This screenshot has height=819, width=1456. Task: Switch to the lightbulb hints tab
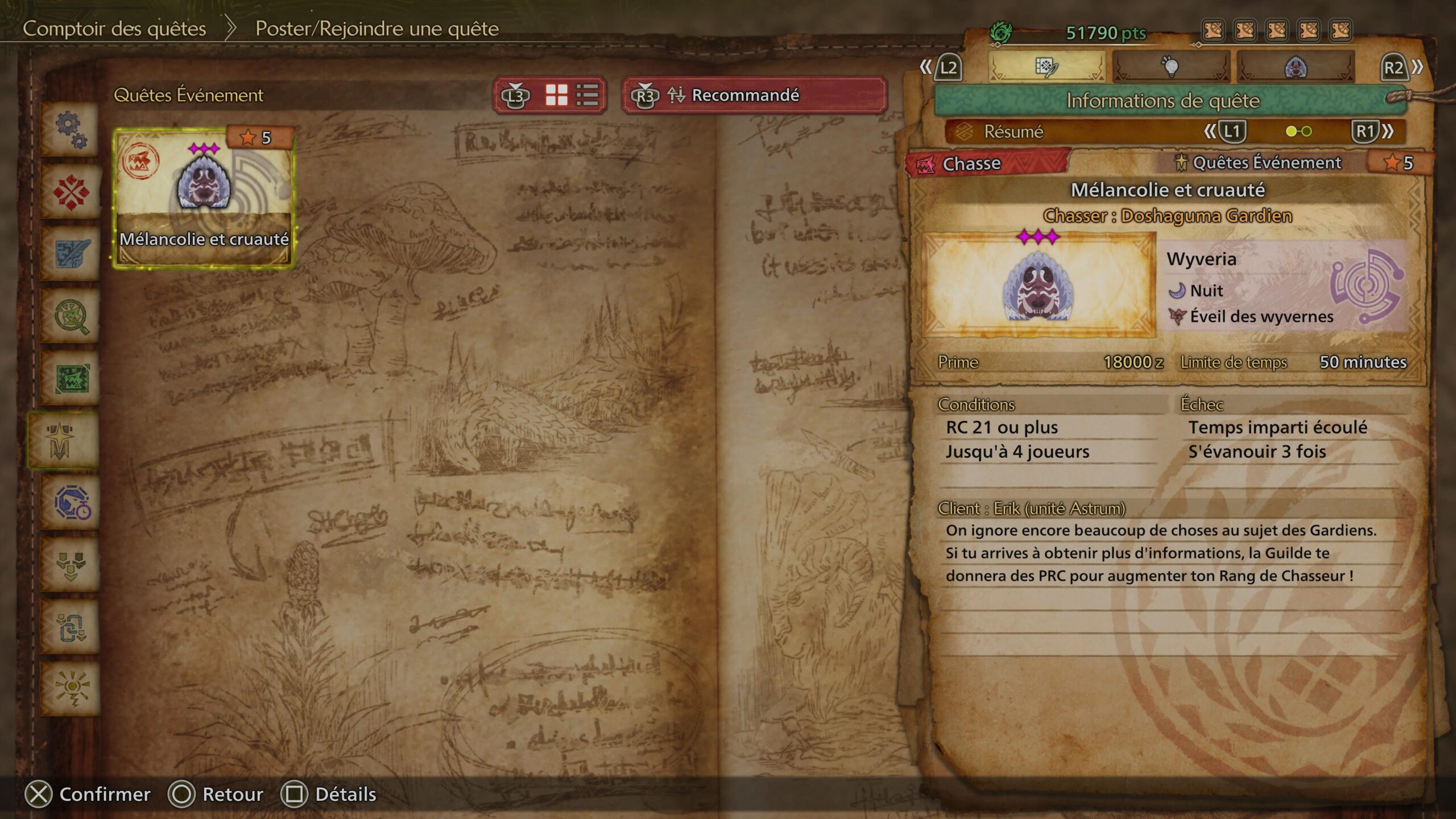[1170, 67]
